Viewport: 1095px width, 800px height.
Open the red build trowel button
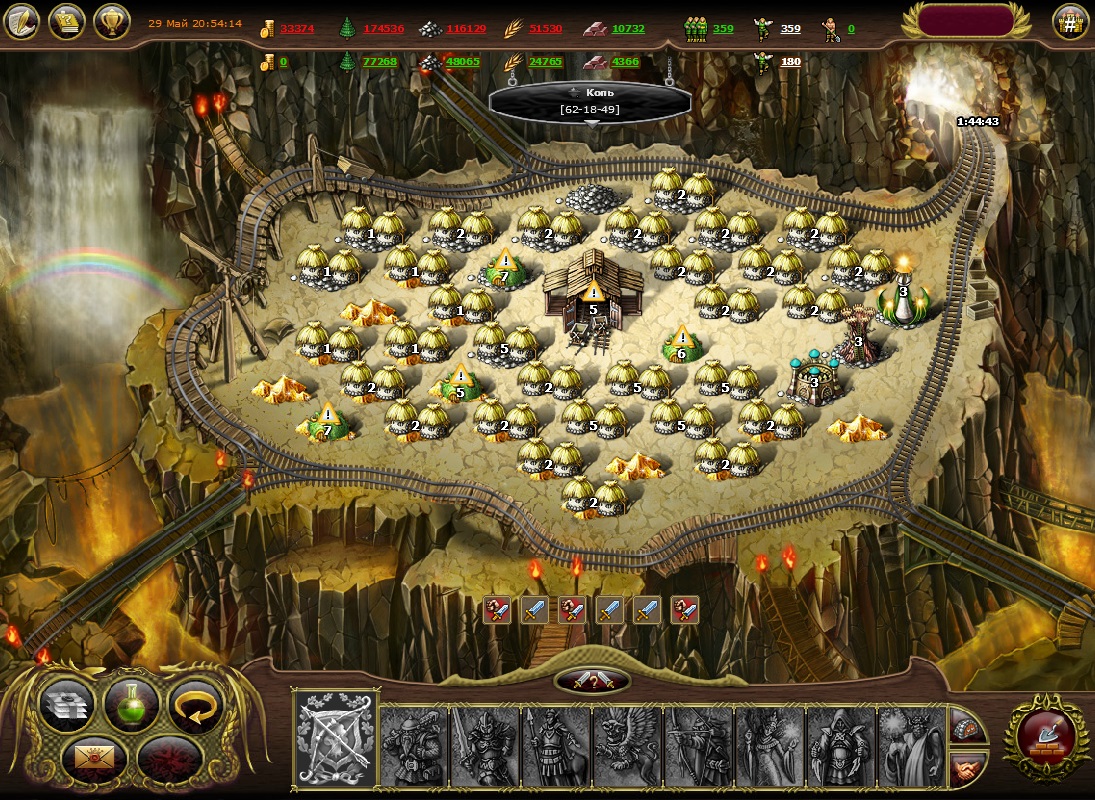tap(1046, 736)
